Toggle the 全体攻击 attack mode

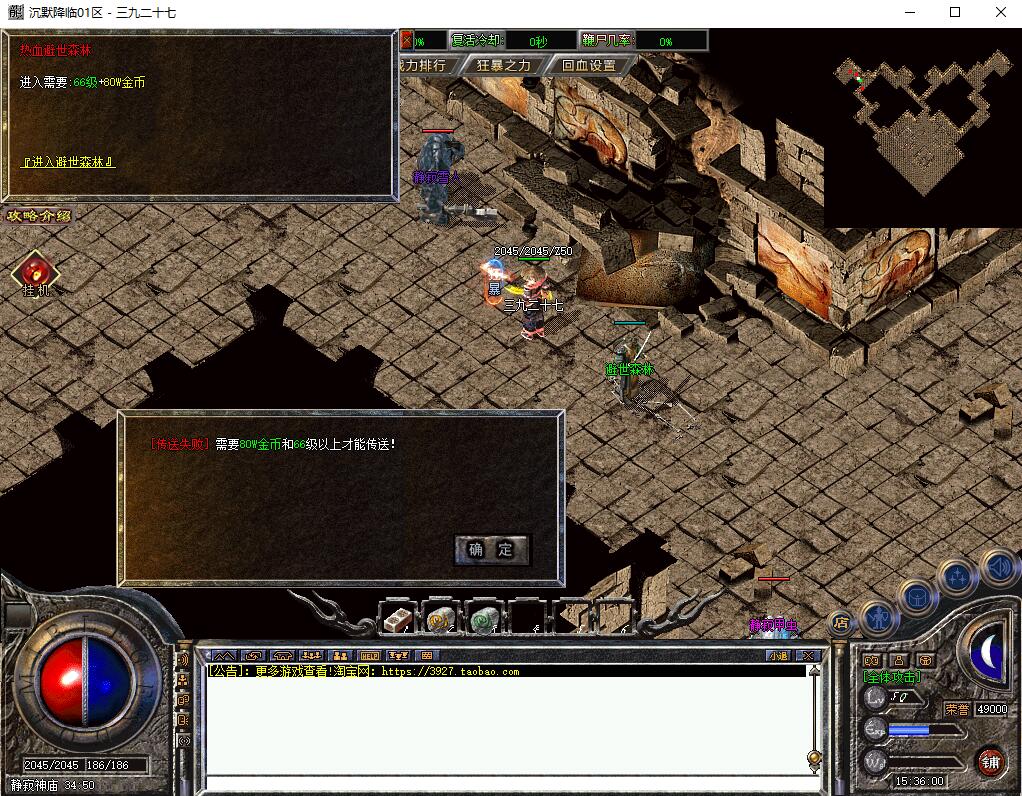click(892, 677)
